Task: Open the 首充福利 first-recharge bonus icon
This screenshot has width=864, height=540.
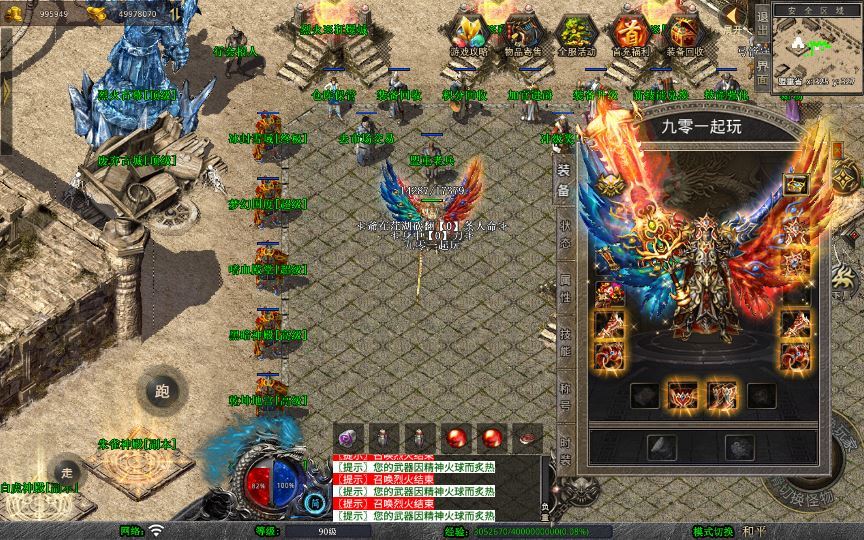Action: (x=630, y=33)
